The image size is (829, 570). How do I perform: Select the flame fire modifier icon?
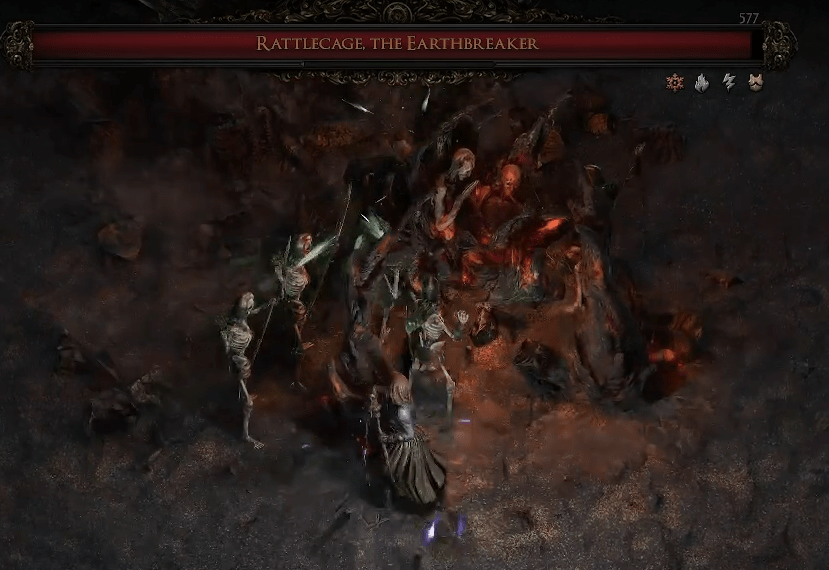tap(702, 82)
